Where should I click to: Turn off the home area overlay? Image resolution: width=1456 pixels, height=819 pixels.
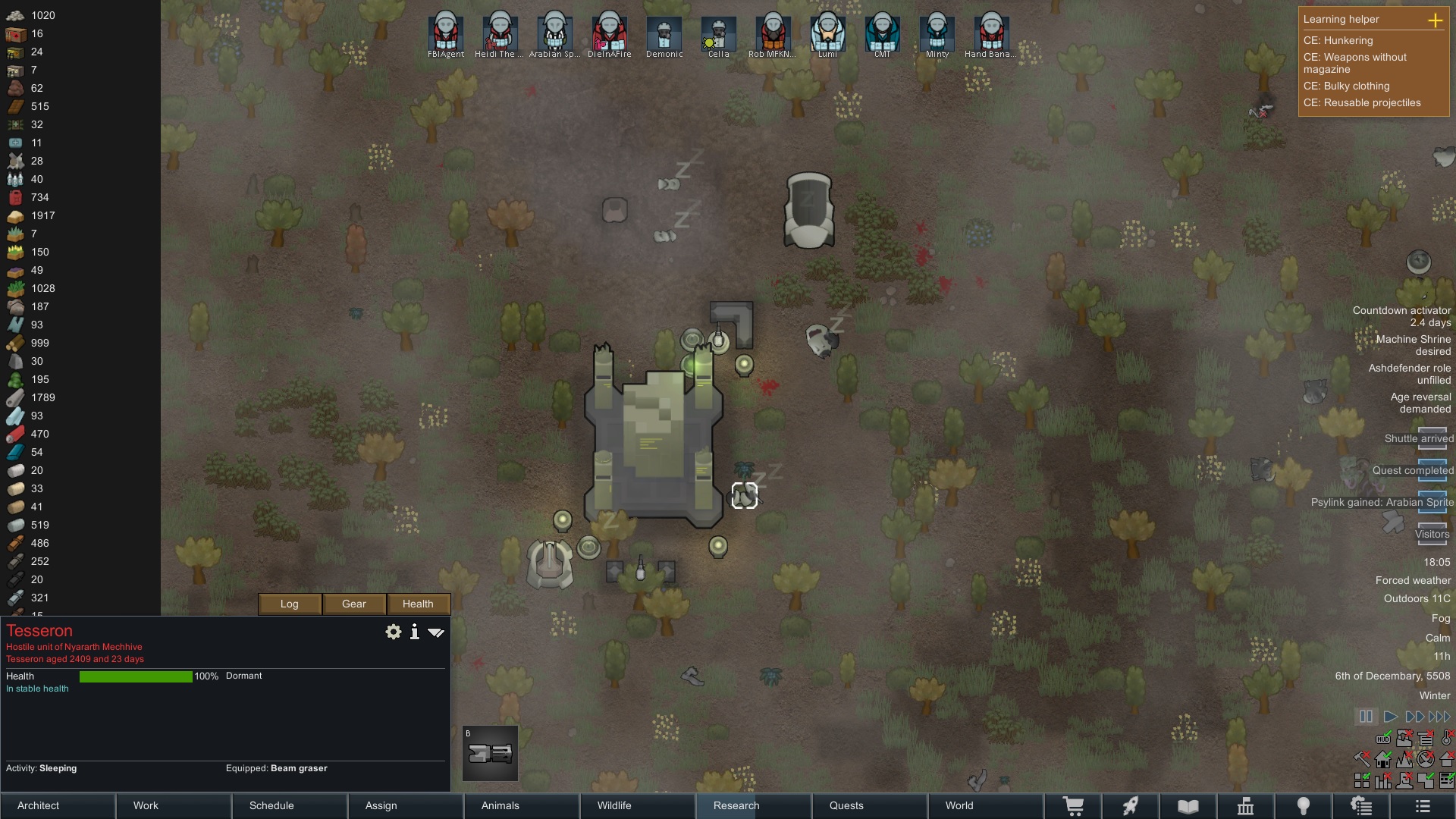click(1383, 759)
